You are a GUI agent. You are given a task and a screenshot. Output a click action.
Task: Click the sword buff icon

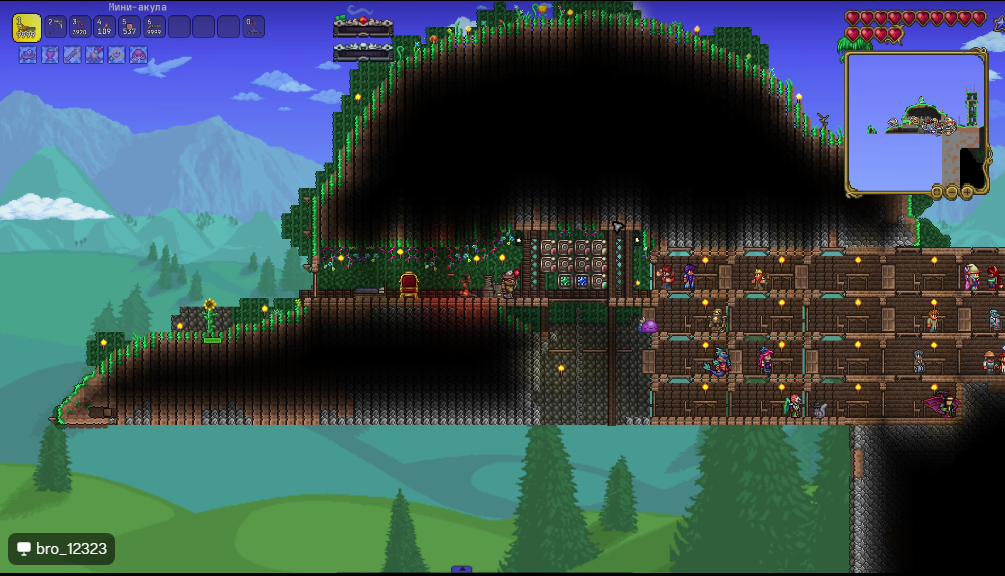[x=72, y=55]
